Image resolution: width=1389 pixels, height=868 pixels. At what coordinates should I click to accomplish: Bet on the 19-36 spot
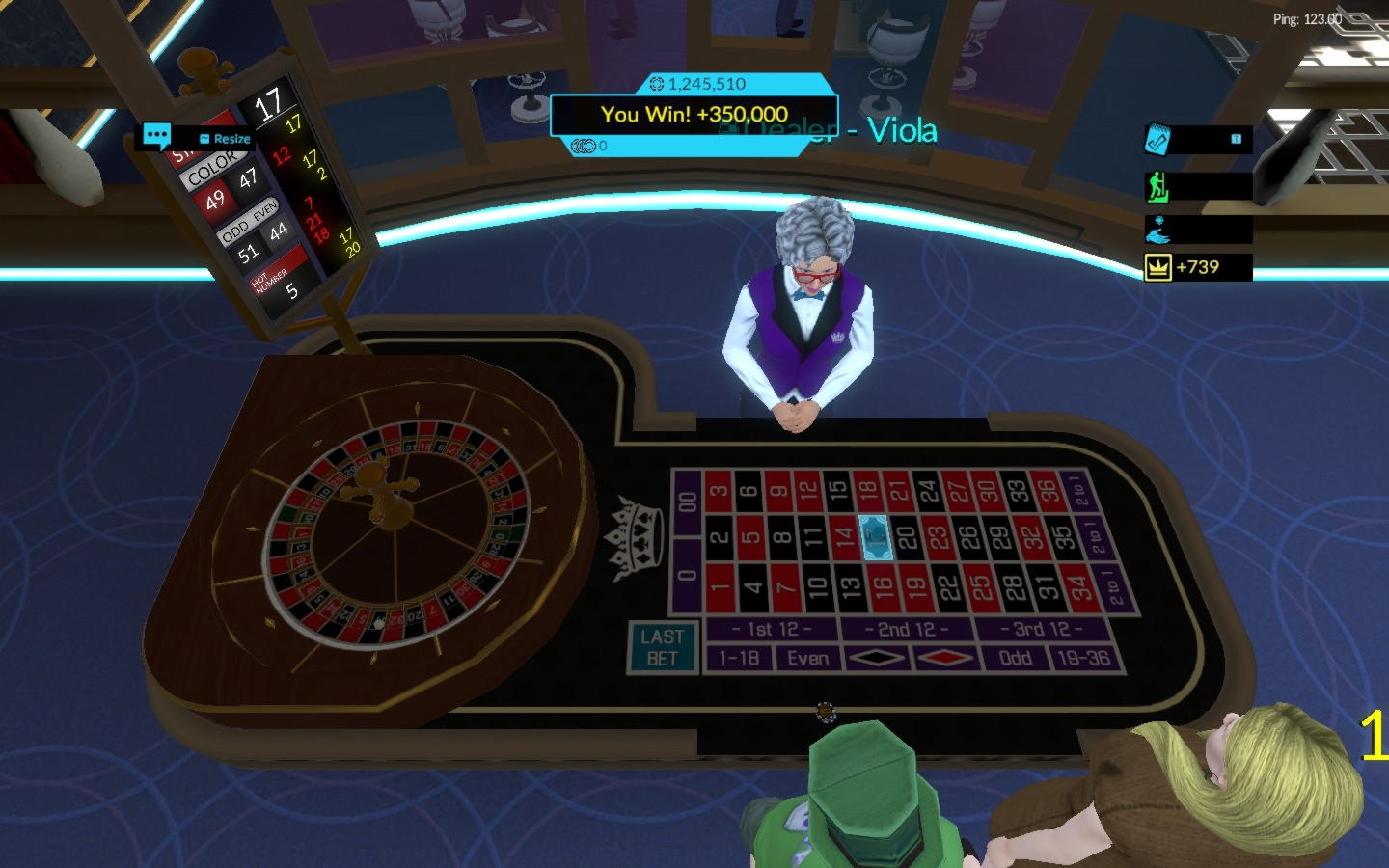pyautogui.click(x=1083, y=658)
